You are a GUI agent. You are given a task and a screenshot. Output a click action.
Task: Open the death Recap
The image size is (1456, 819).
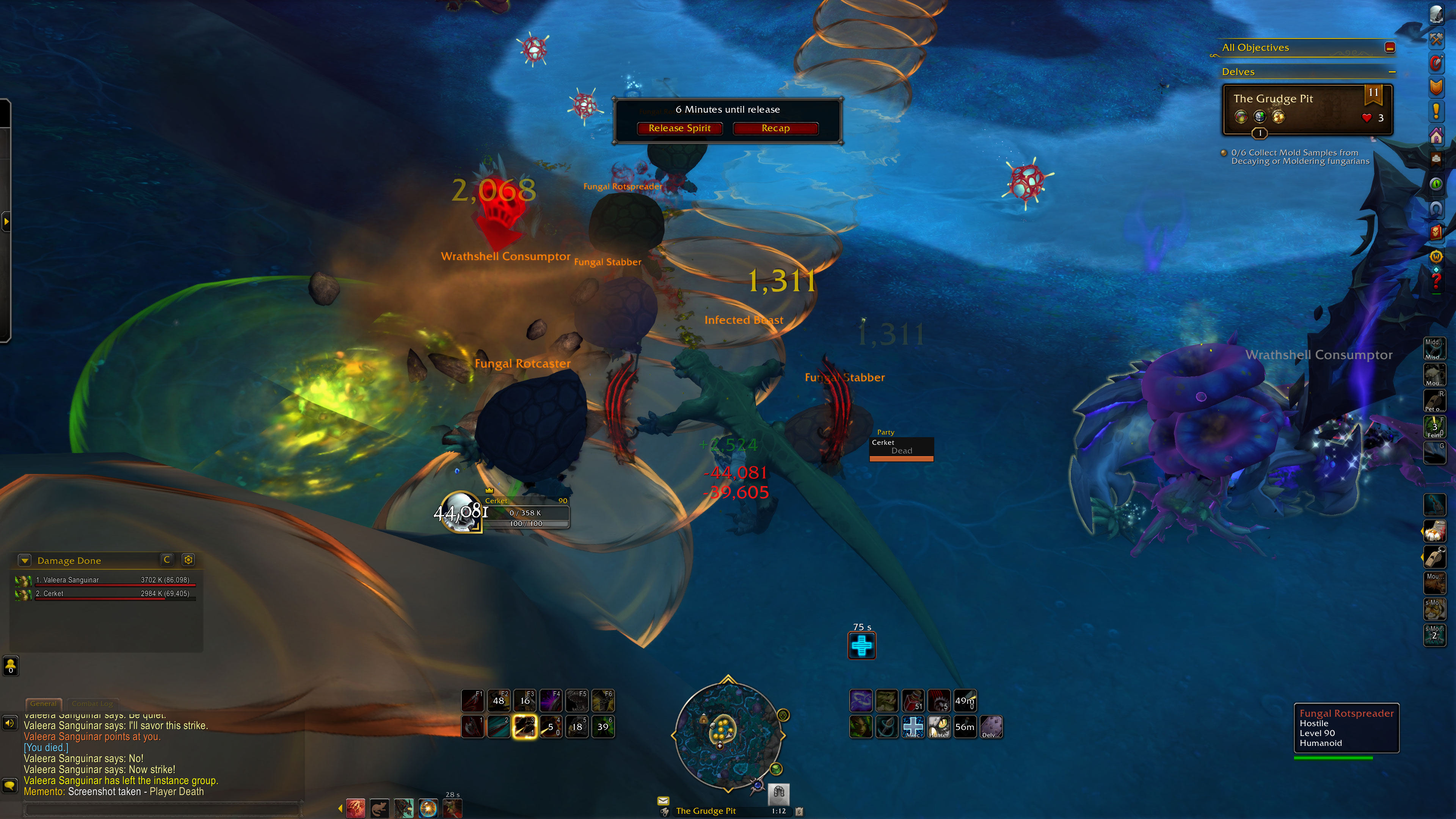tap(775, 128)
